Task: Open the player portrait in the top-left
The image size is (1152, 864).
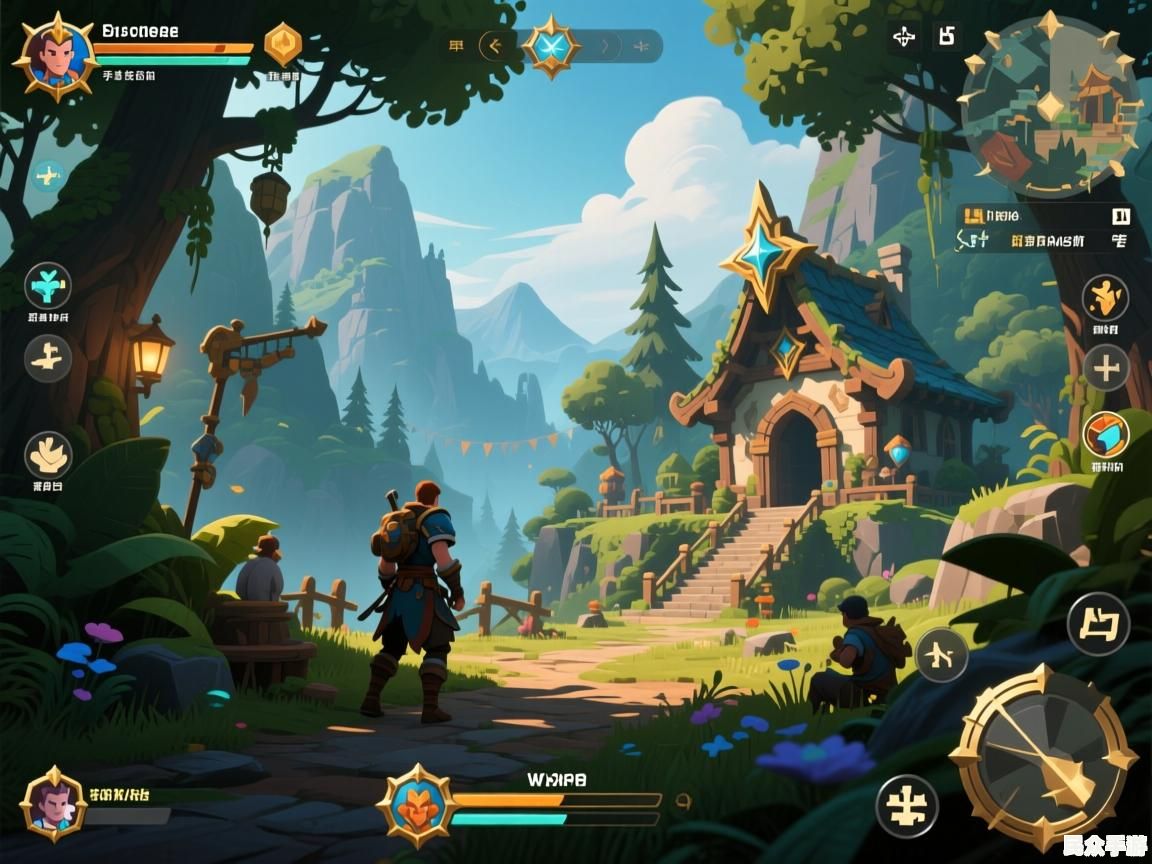Action: coord(54,56)
